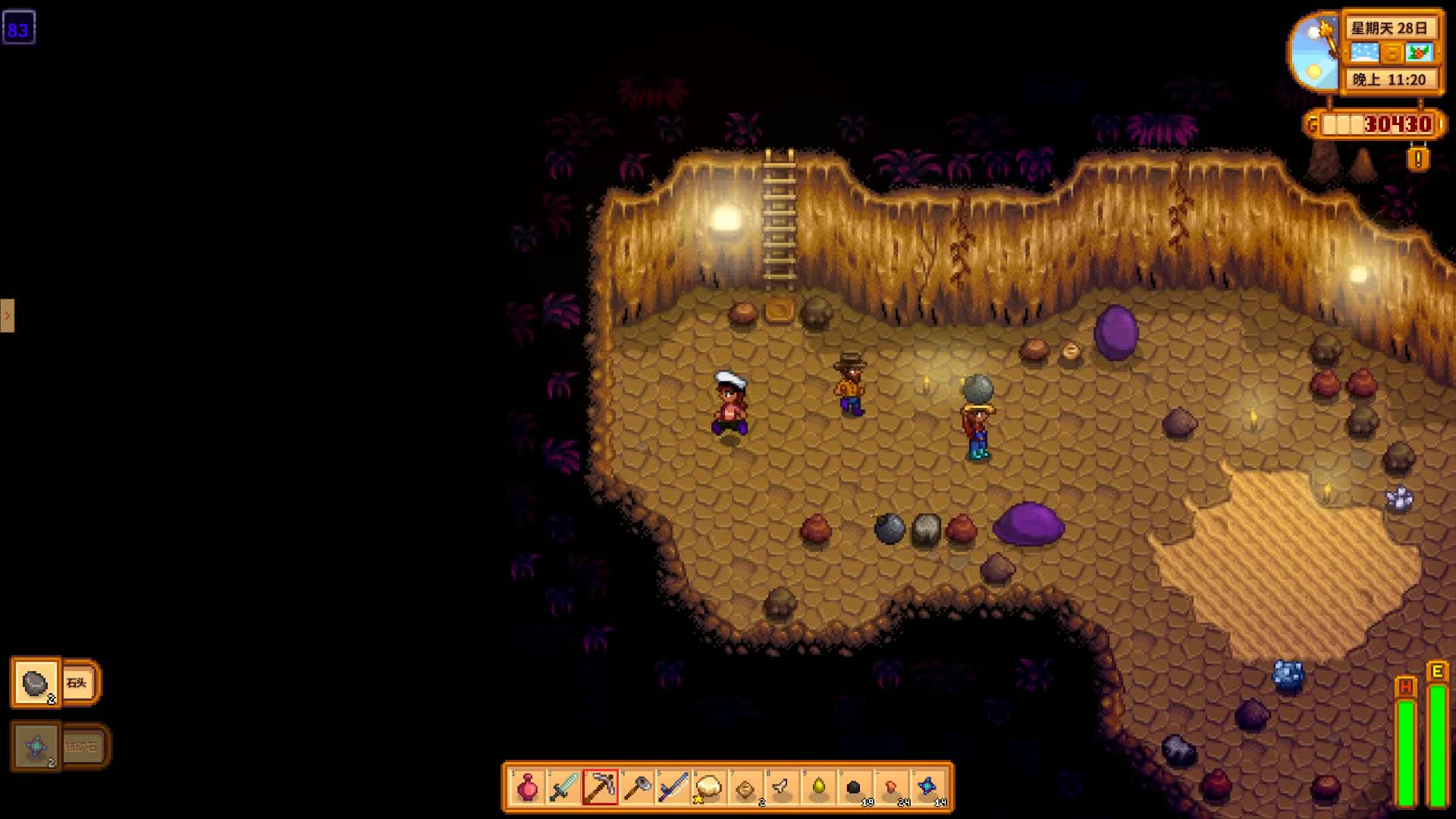Open the journal via the exclamation mark icon
The image size is (1456, 819).
point(1418,159)
